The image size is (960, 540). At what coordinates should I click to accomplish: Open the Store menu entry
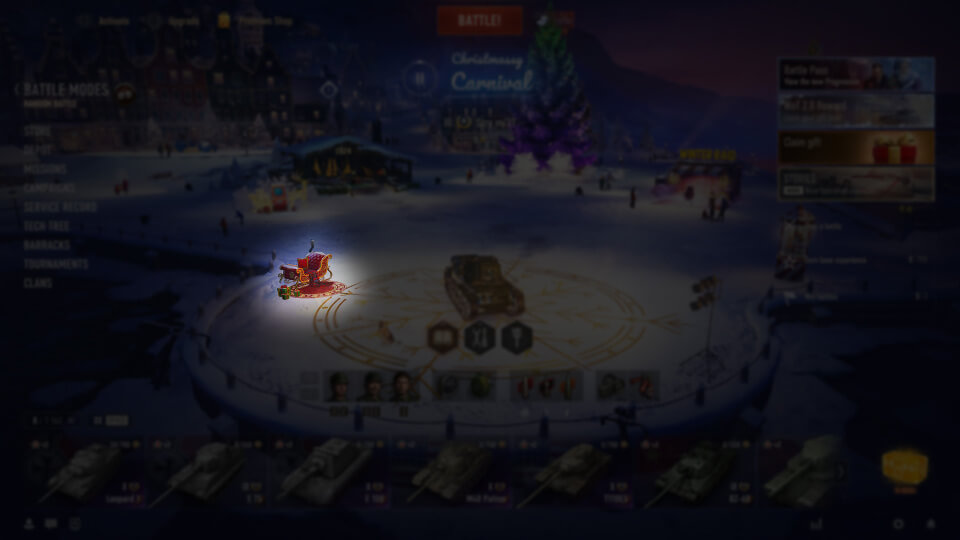click(37, 131)
